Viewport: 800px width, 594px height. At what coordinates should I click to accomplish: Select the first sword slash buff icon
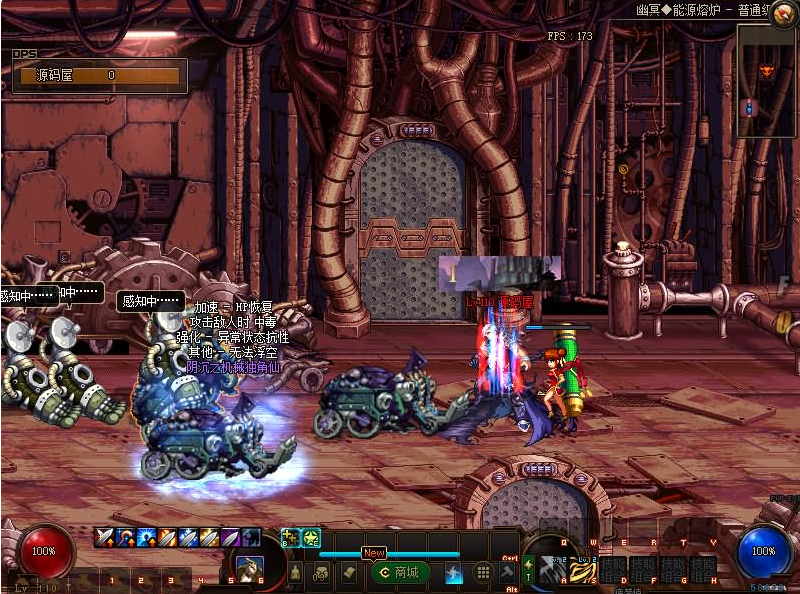pos(104,537)
